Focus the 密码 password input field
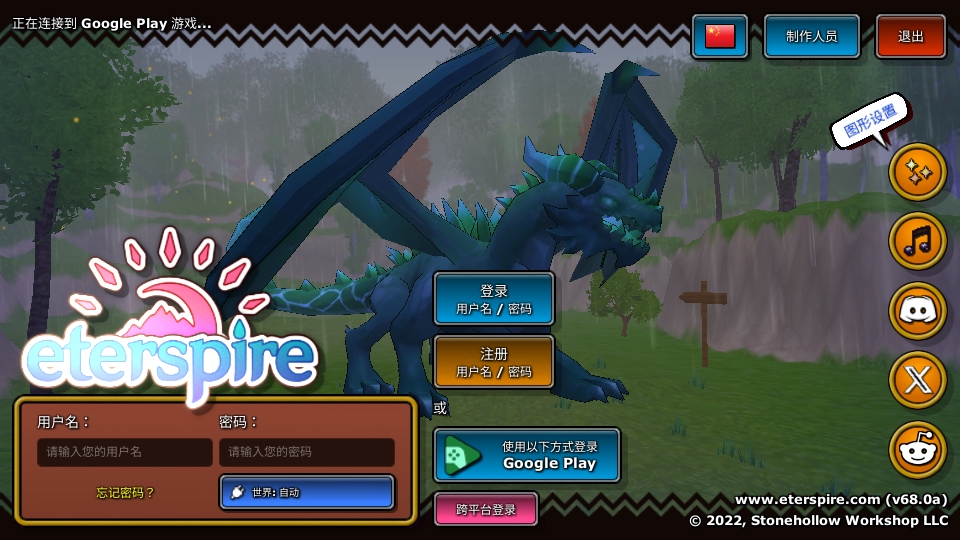This screenshot has width=960, height=540. tap(306, 452)
